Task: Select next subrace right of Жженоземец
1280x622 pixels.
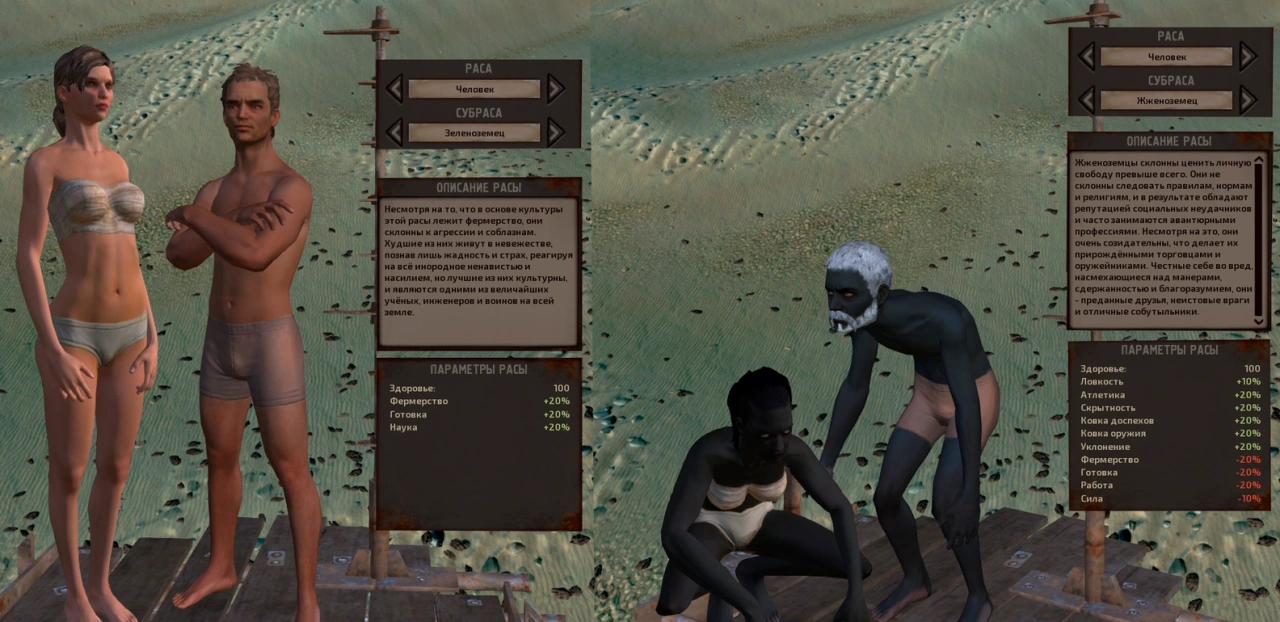Action: click(1247, 100)
